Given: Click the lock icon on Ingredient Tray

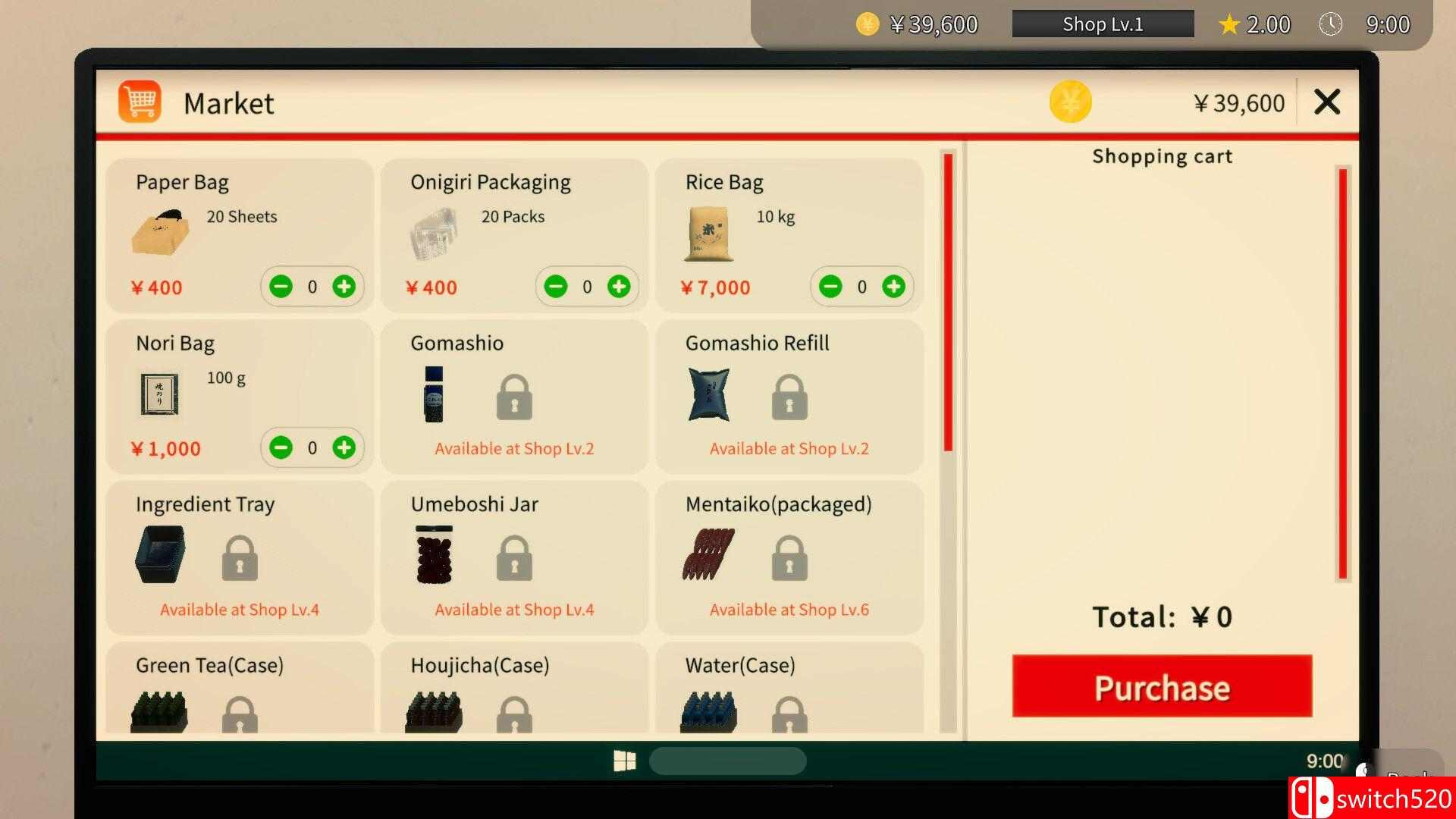Looking at the screenshot, I should 240,557.
